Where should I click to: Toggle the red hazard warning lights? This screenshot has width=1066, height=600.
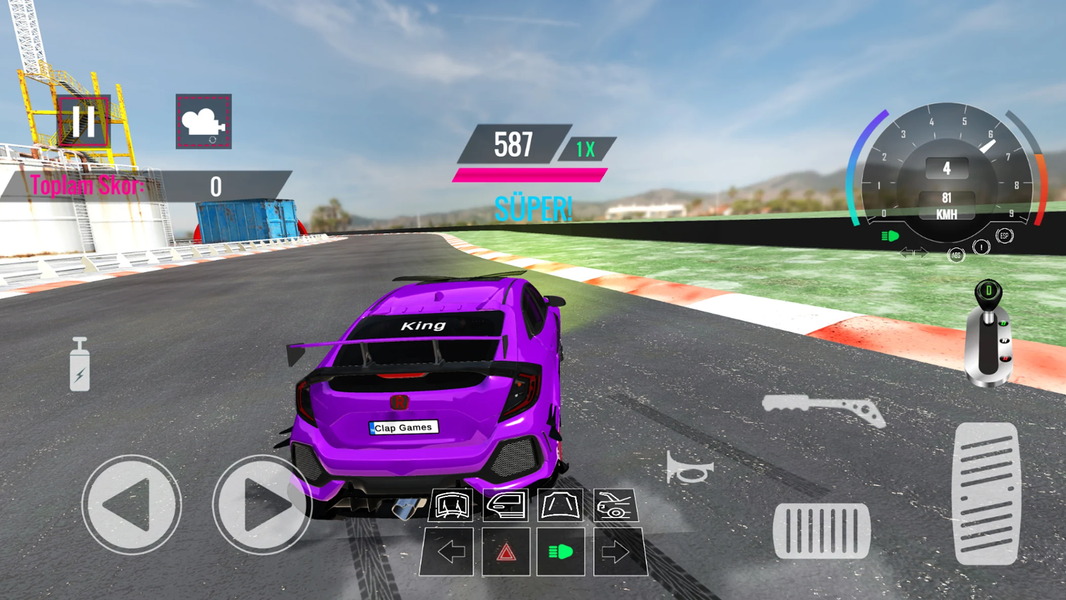pos(506,552)
